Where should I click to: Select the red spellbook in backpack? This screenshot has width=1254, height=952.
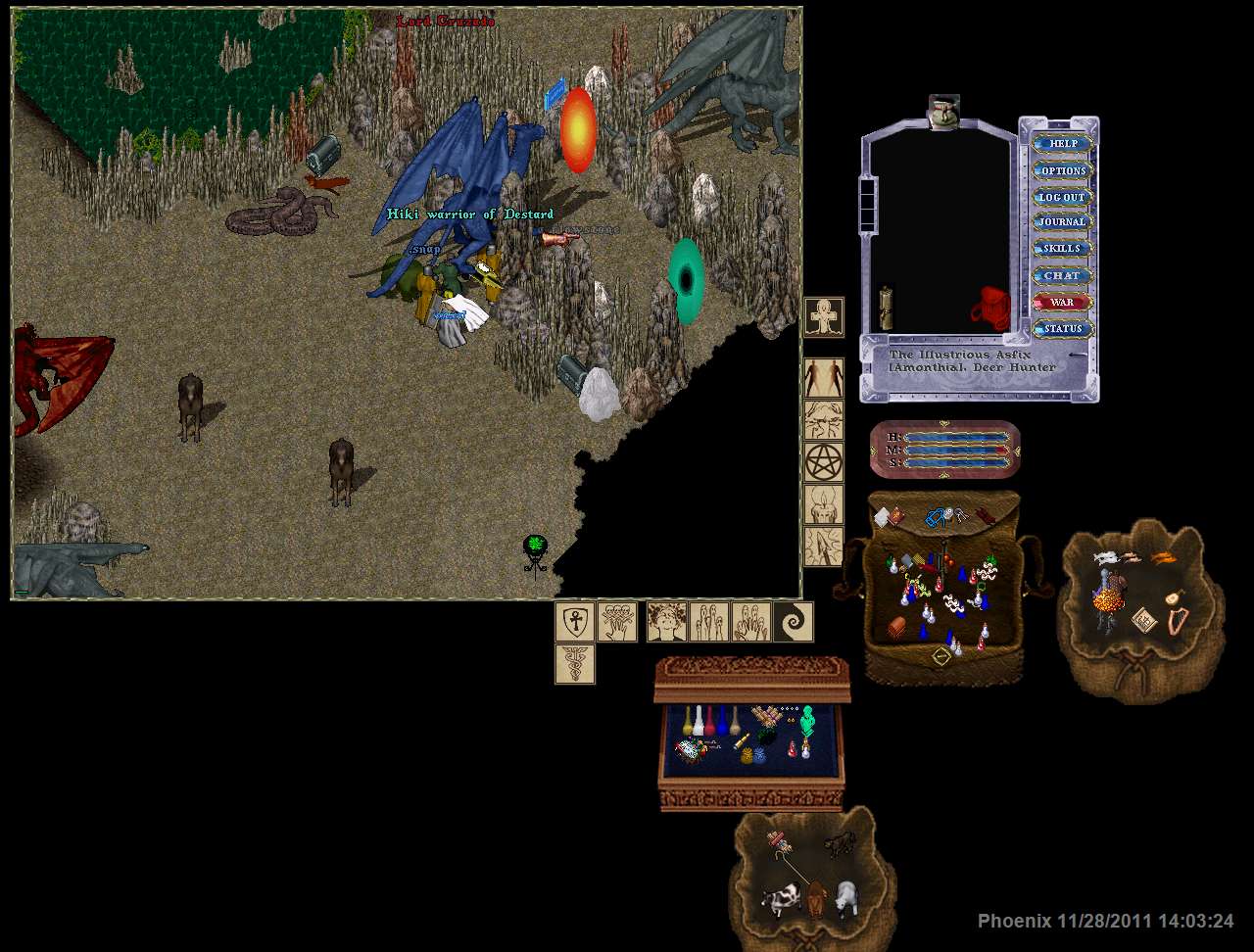pyautogui.click(x=895, y=628)
